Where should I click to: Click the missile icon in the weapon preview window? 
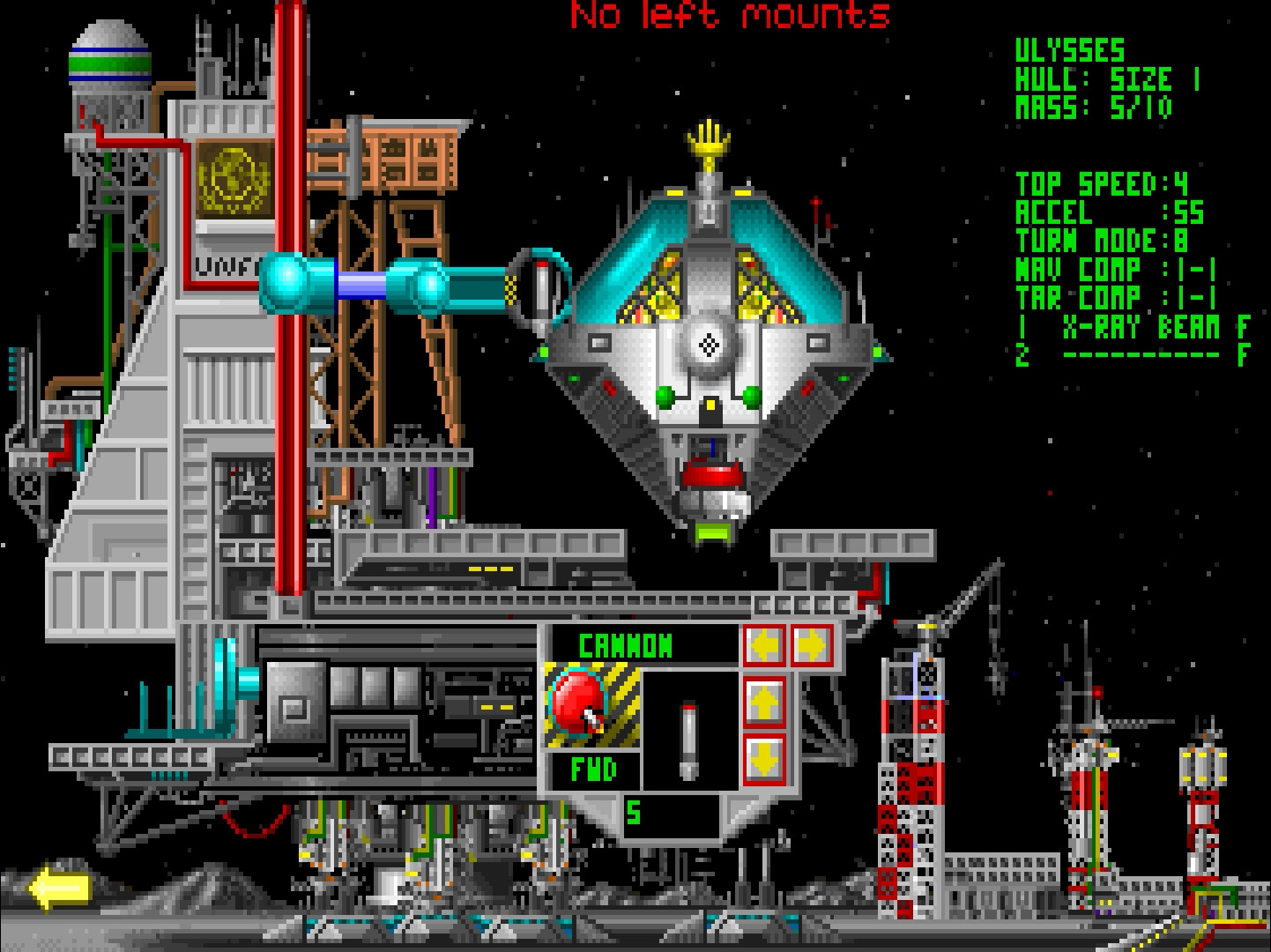click(688, 740)
